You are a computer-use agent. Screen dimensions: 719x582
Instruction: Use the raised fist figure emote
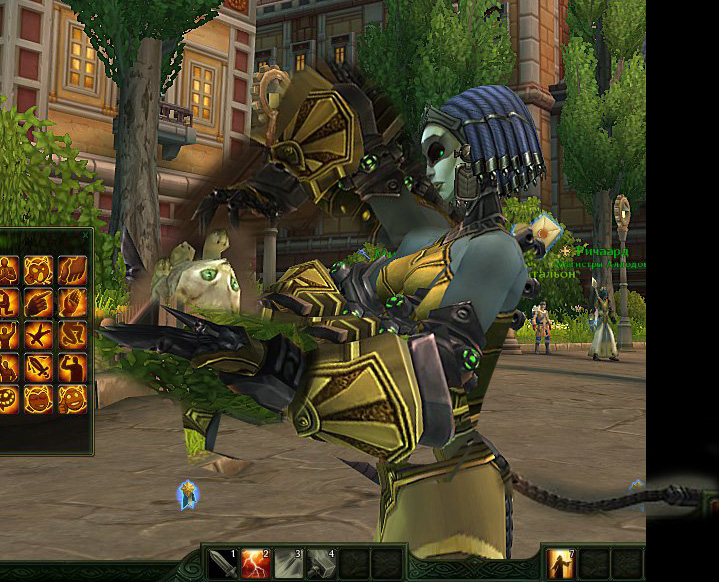[x=72, y=366]
